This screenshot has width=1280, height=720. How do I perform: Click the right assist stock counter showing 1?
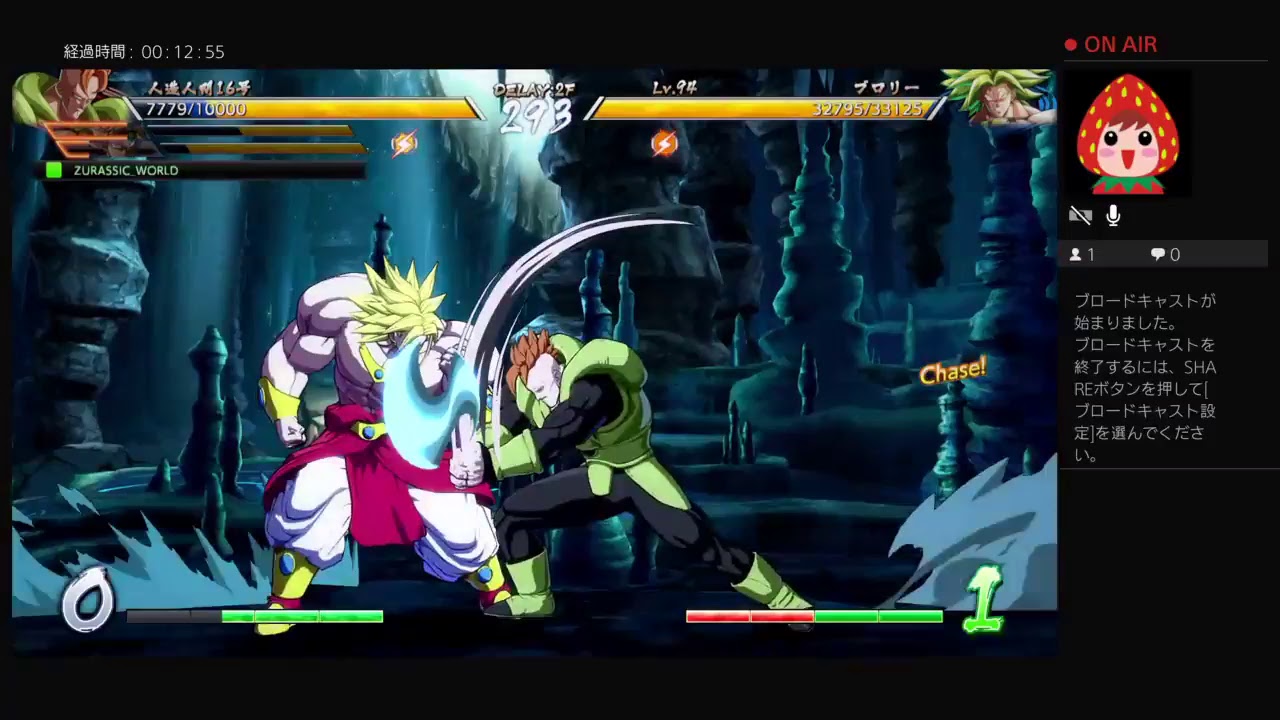(985, 600)
